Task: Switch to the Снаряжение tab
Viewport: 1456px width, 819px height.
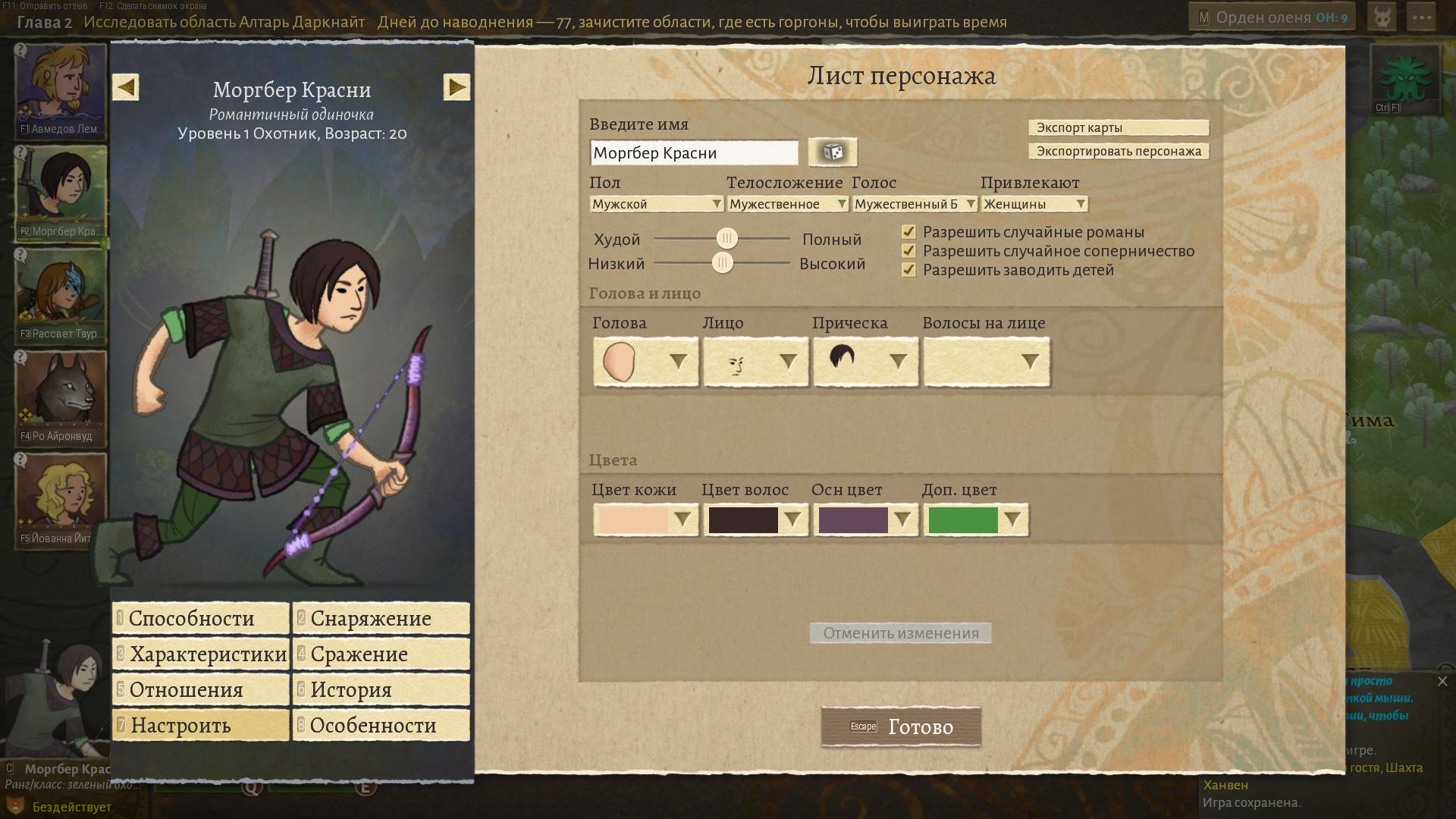Action: (x=381, y=618)
